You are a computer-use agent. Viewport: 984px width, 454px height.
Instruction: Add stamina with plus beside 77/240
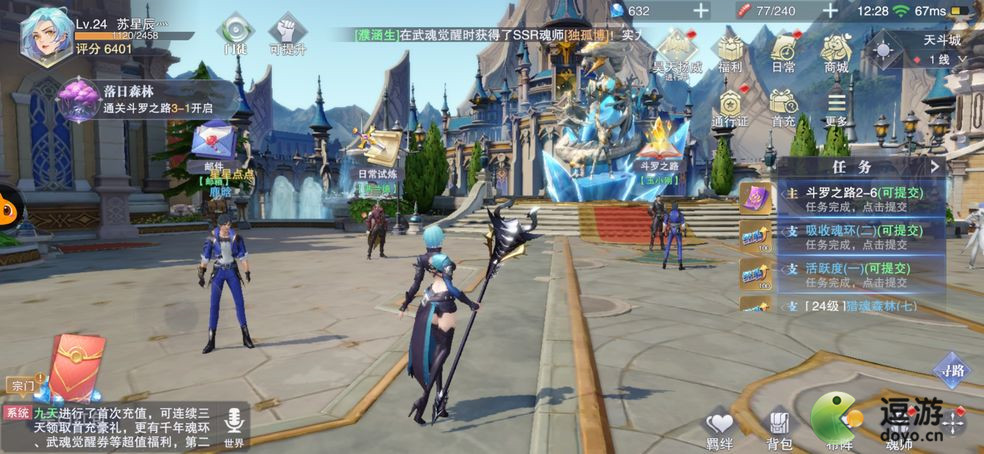[830, 11]
